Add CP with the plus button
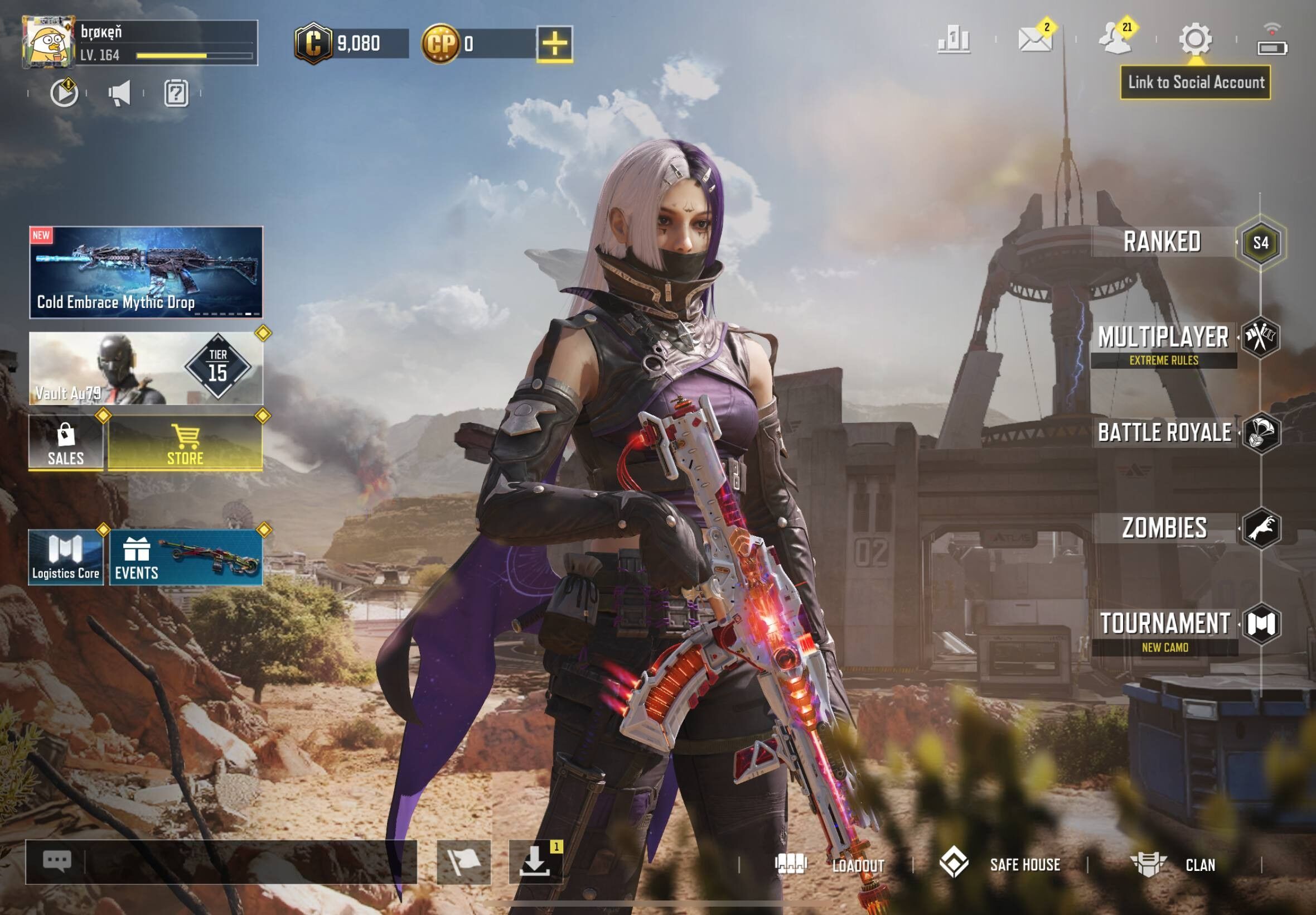1316x915 pixels. (555, 44)
